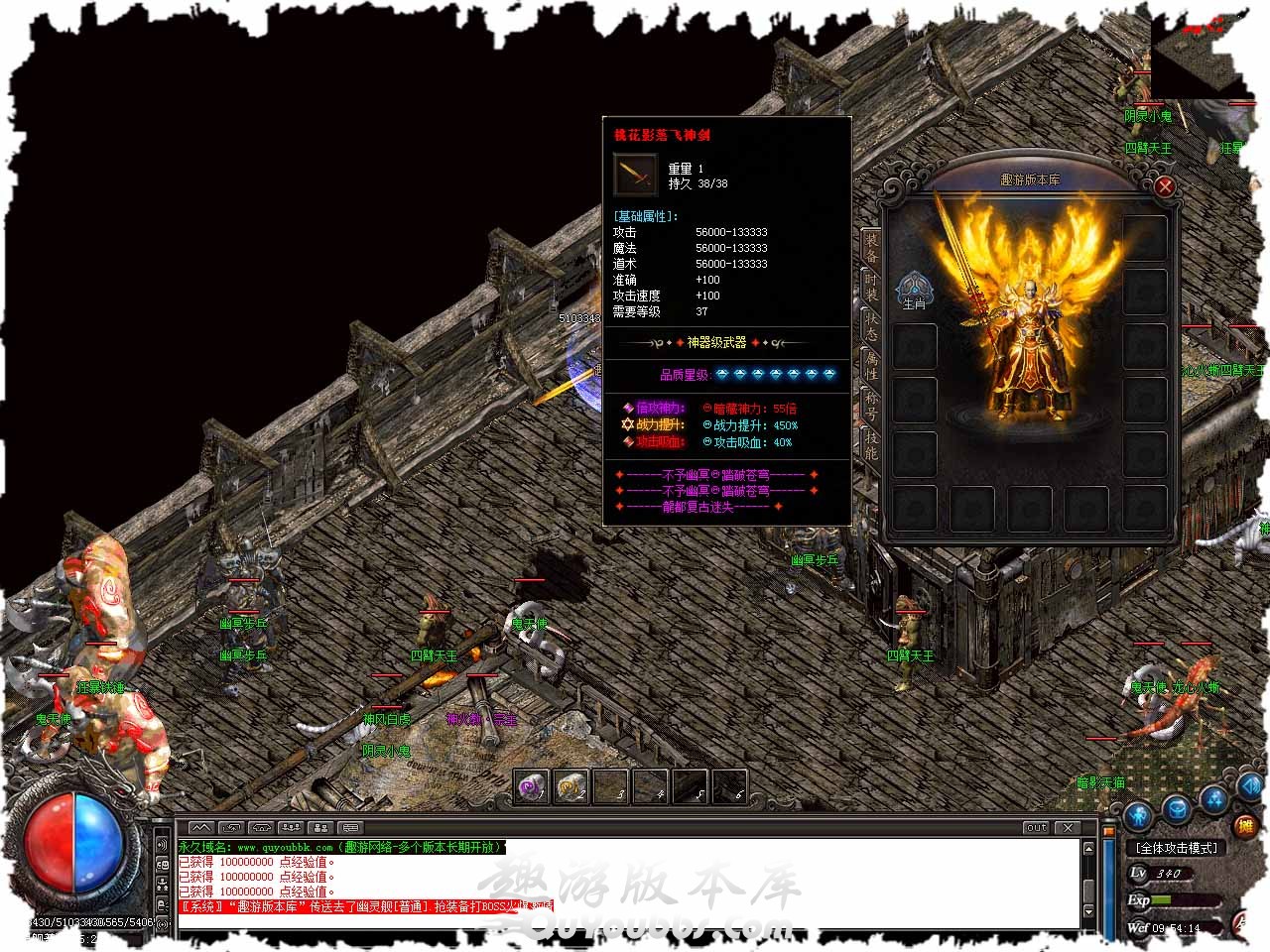Show the 属性 attributes tab
Image resolution: width=1270 pixels, height=952 pixels.
point(871,365)
